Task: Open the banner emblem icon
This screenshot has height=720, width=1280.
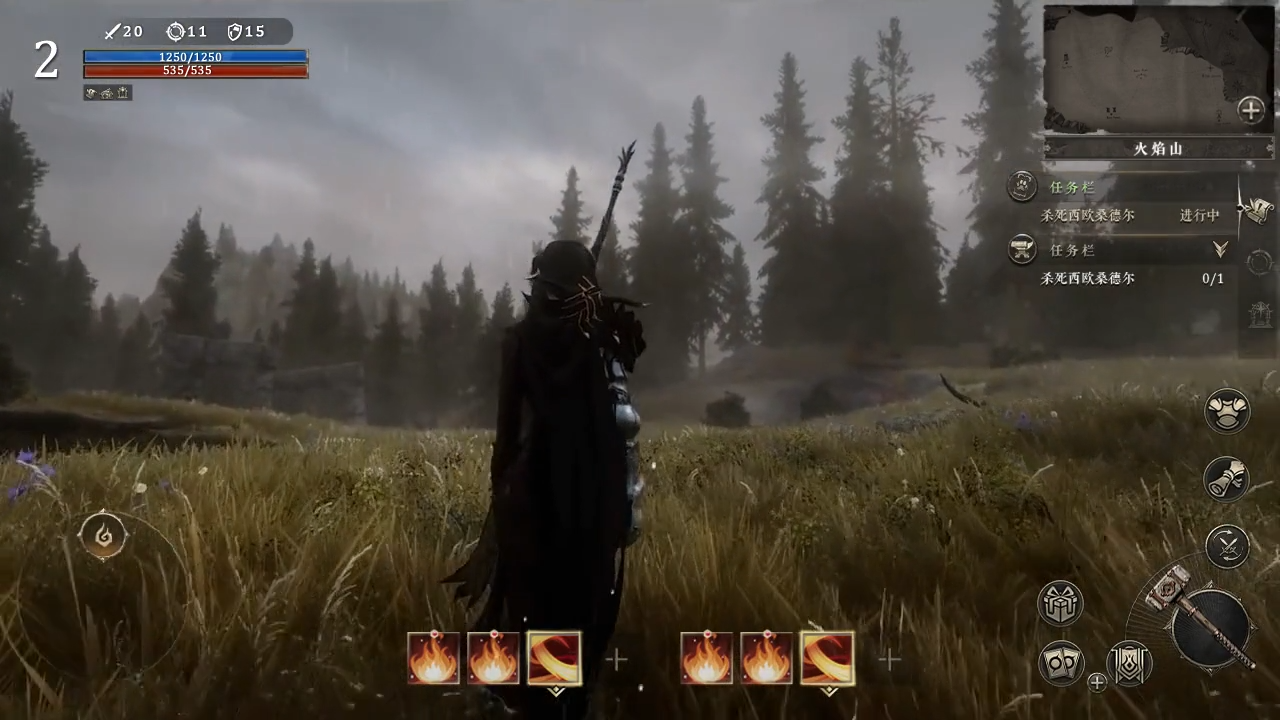Action: (1130, 663)
